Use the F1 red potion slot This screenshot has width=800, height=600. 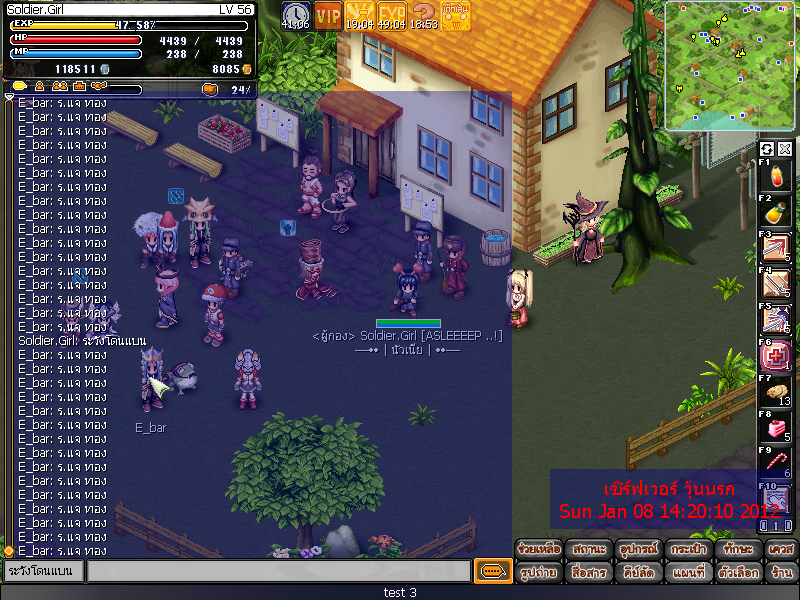(775, 177)
